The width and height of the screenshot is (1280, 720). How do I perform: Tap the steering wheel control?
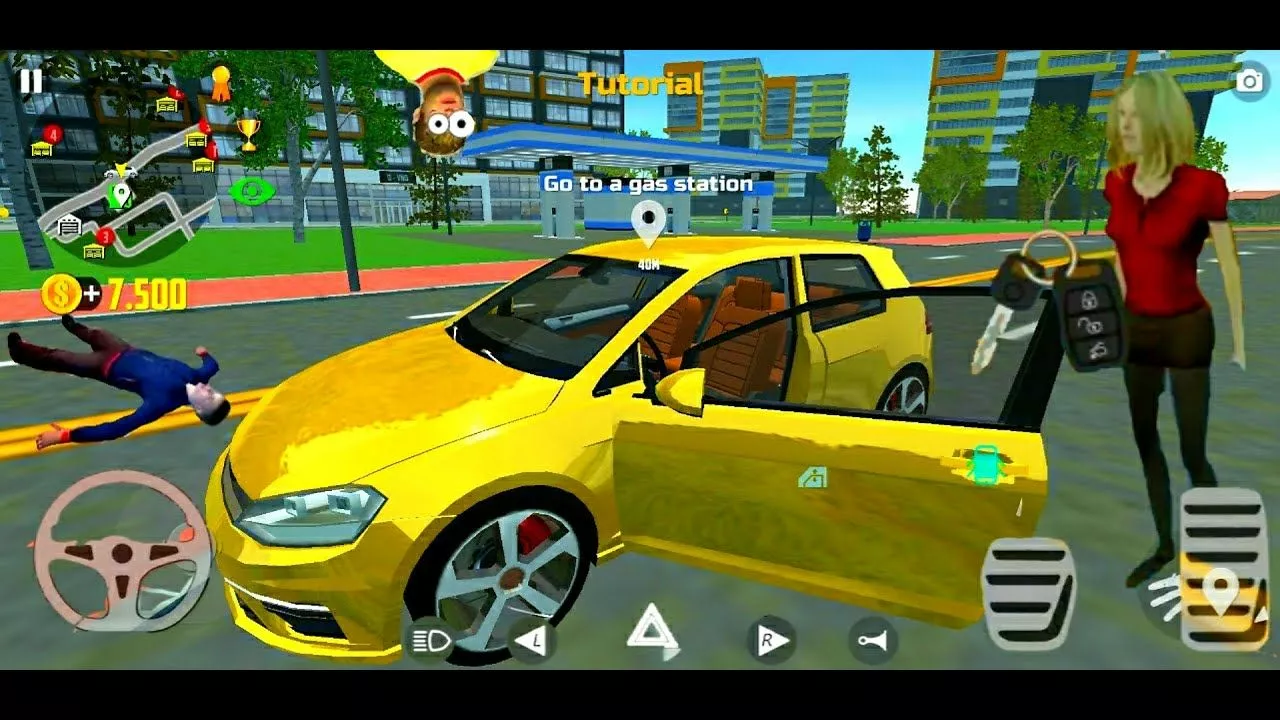(x=122, y=552)
